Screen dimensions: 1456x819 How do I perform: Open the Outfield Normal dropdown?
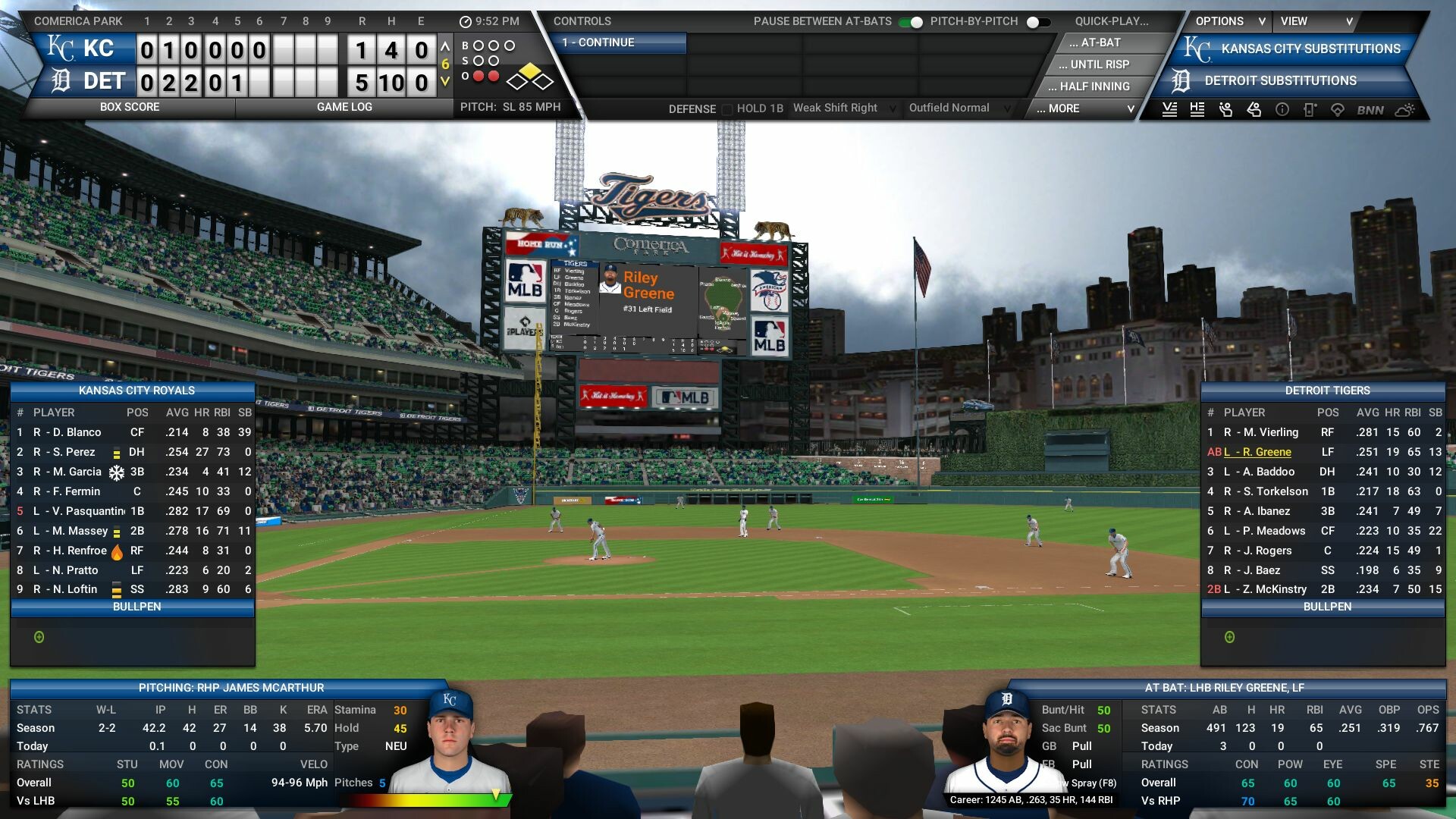(959, 108)
